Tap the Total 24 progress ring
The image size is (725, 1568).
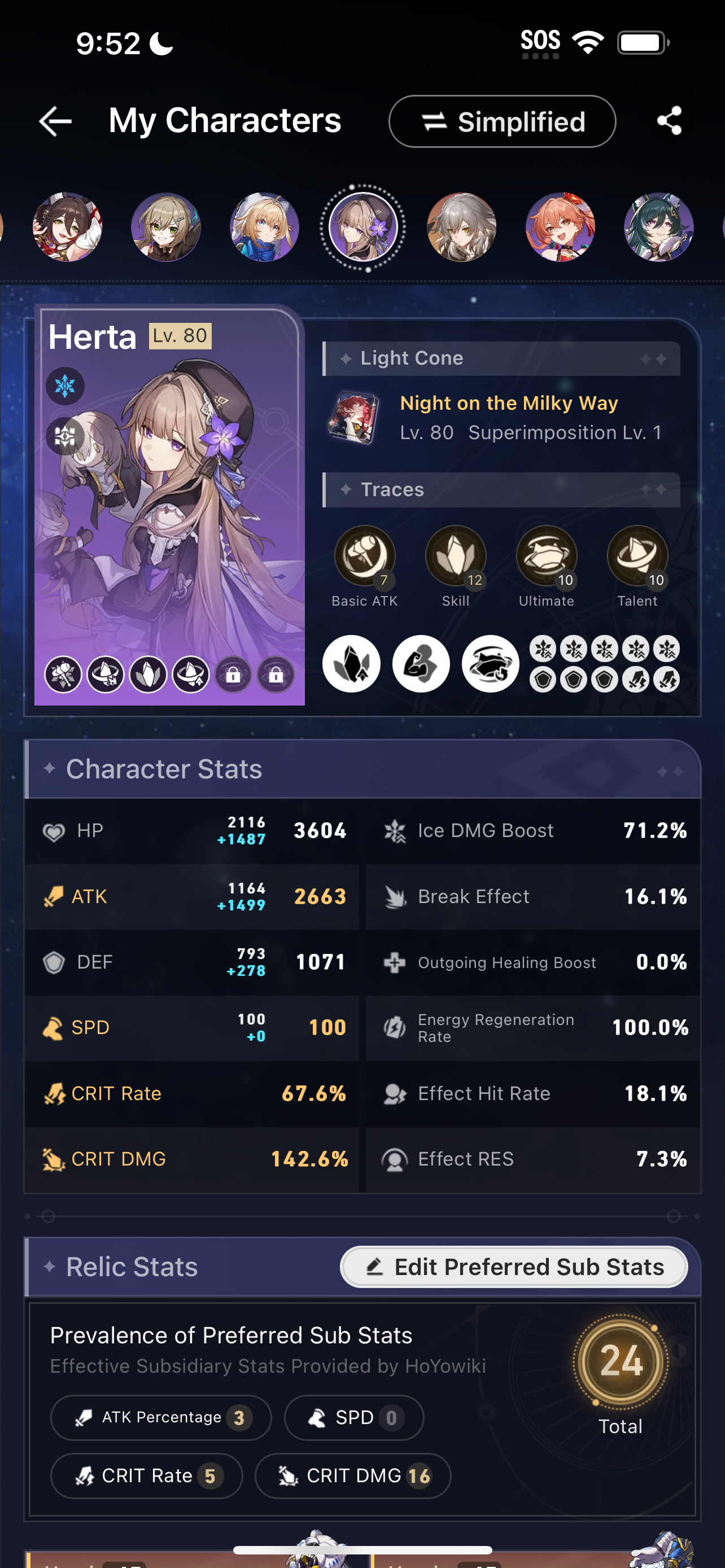click(621, 1362)
